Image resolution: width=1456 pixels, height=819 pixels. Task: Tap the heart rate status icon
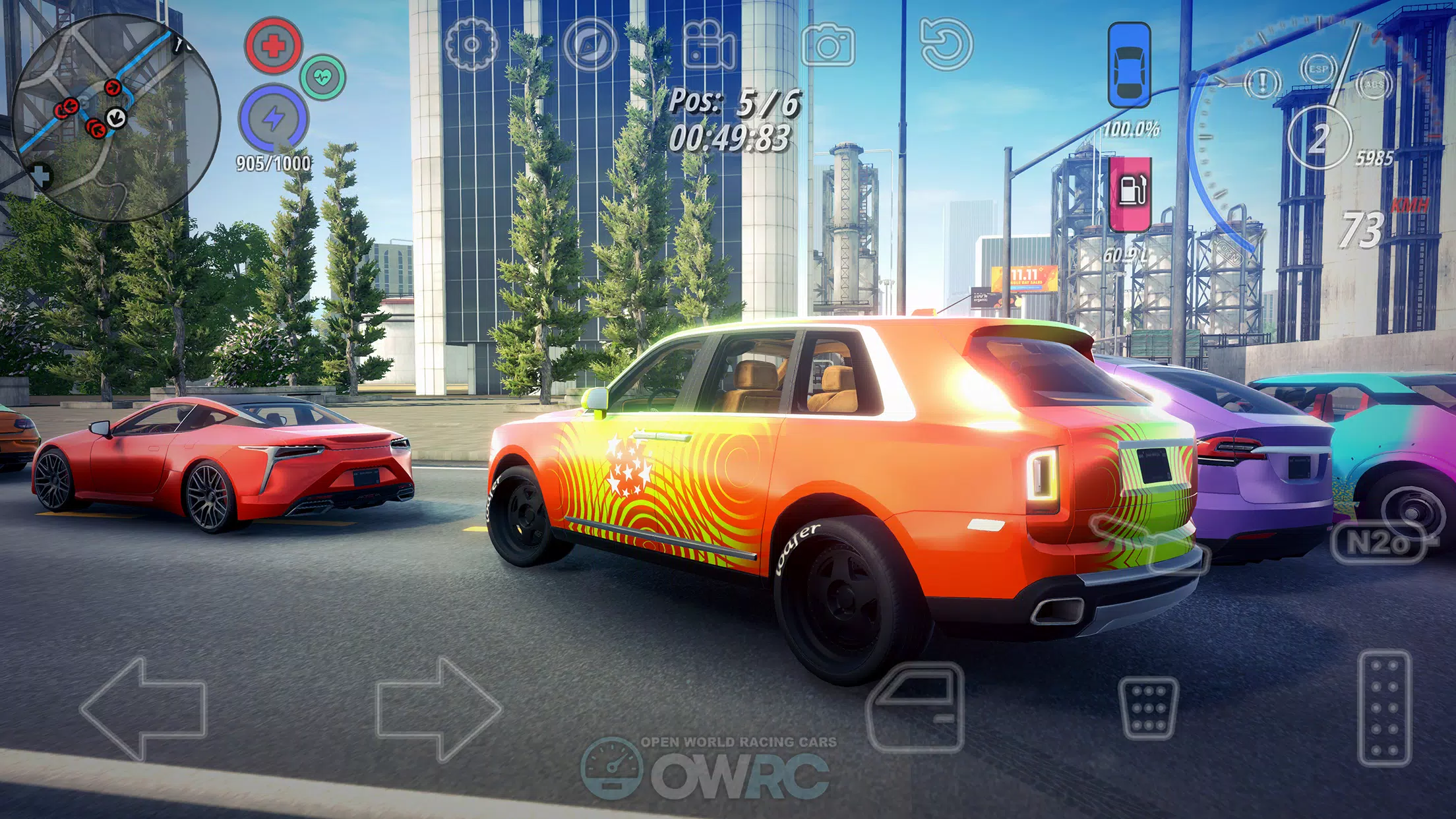click(x=322, y=78)
